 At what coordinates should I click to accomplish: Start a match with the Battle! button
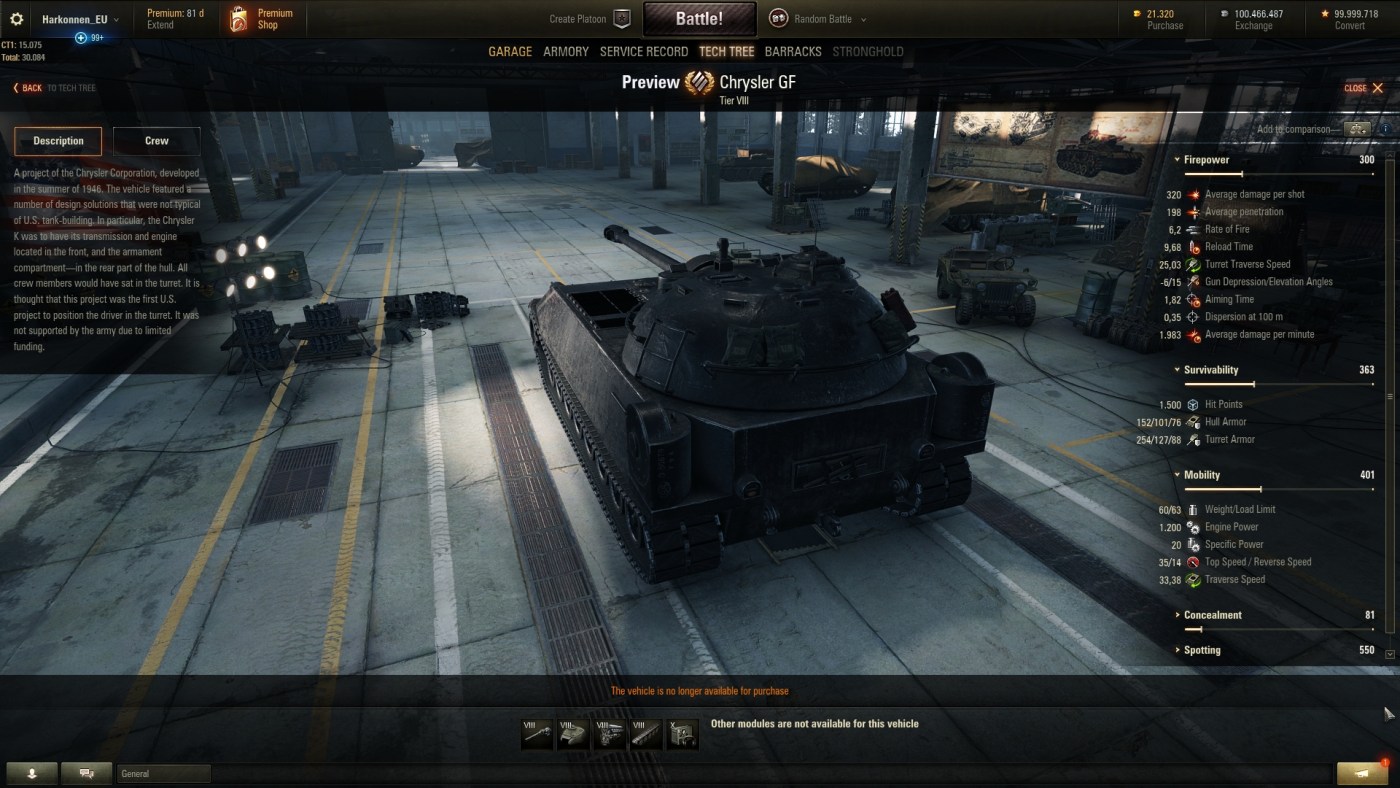pyautogui.click(x=699, y=19)
